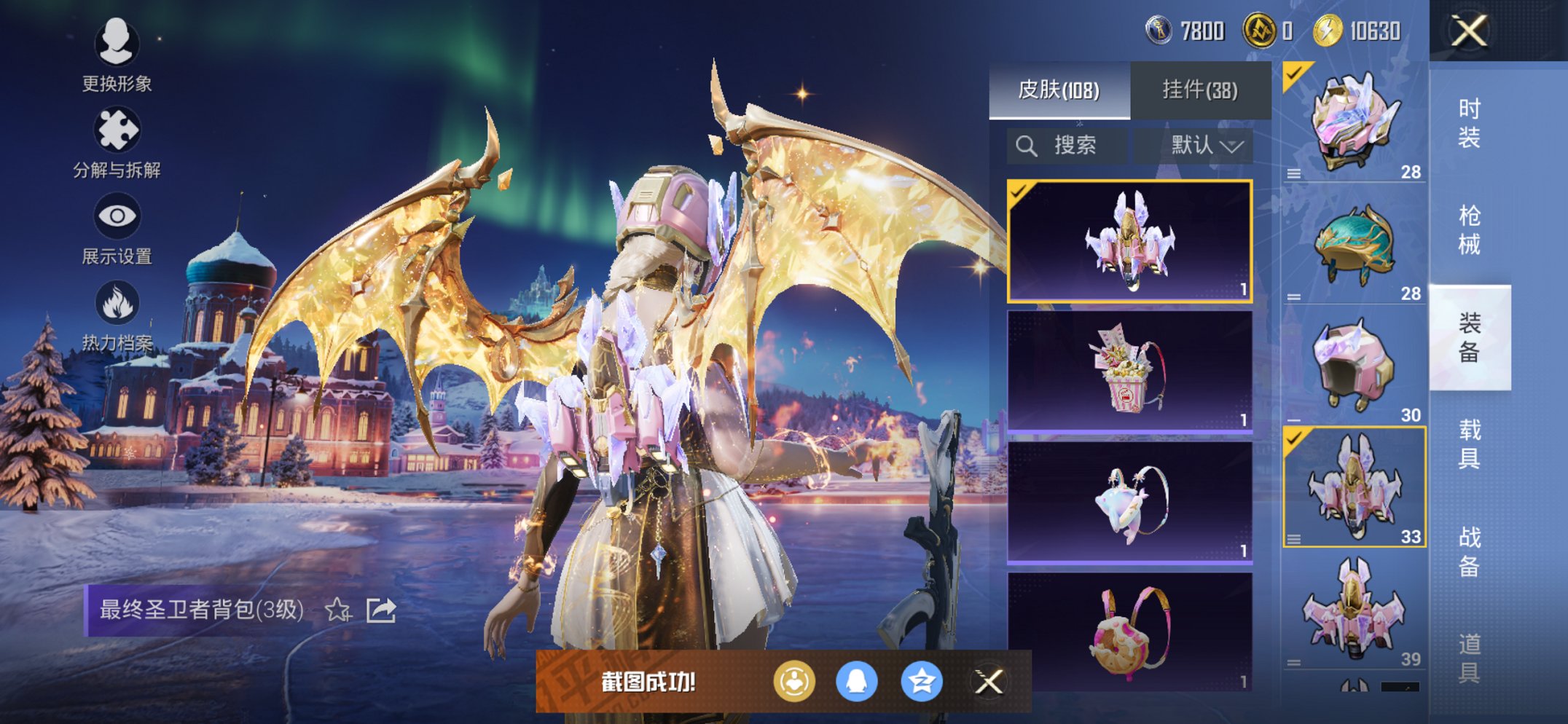Open the 枪械 firearms category

[x=1469, y=229]
